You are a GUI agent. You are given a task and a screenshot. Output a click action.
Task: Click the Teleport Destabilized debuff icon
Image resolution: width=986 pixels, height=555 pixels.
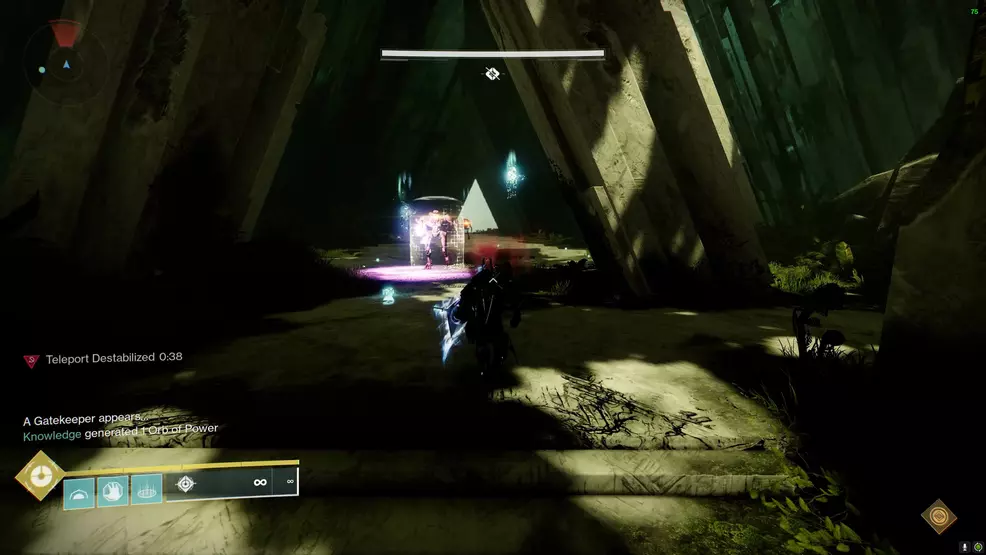pos(31,360)
